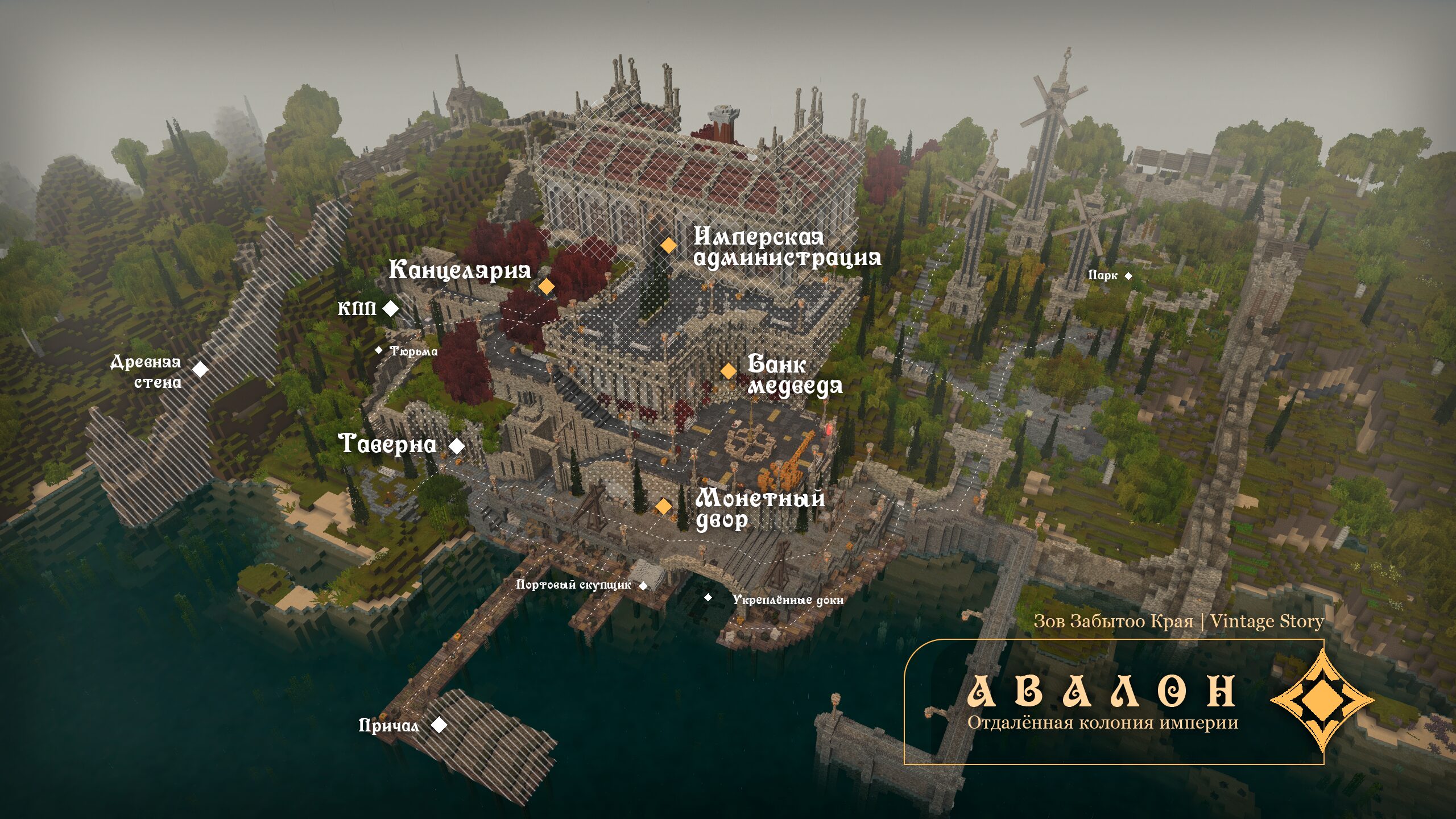
Task: Select the Имперская администрация map marker
Action: pyautogui.click(x=668, y=245)
